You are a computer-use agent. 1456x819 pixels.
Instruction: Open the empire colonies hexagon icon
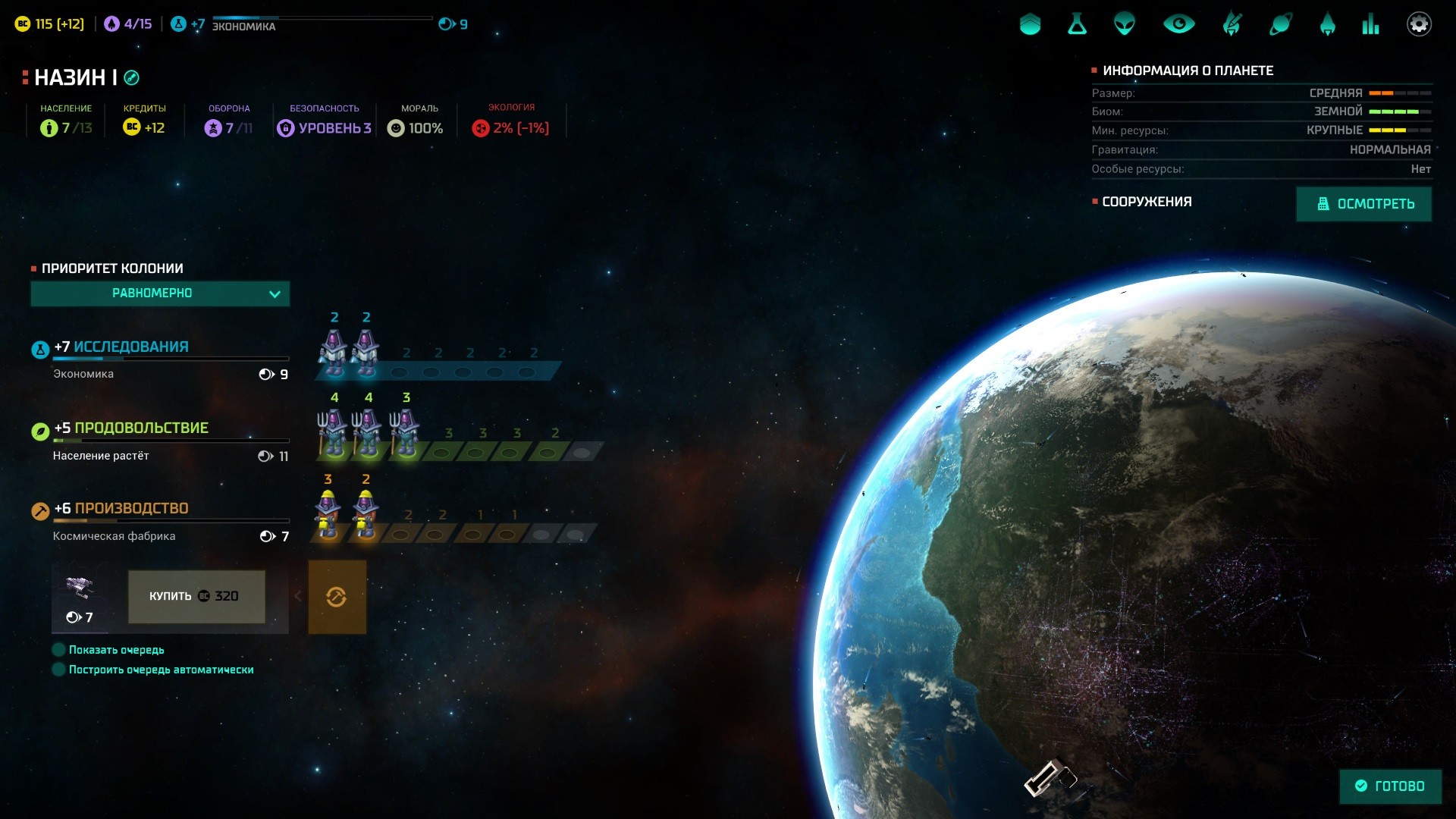(x=1030, y=24)
